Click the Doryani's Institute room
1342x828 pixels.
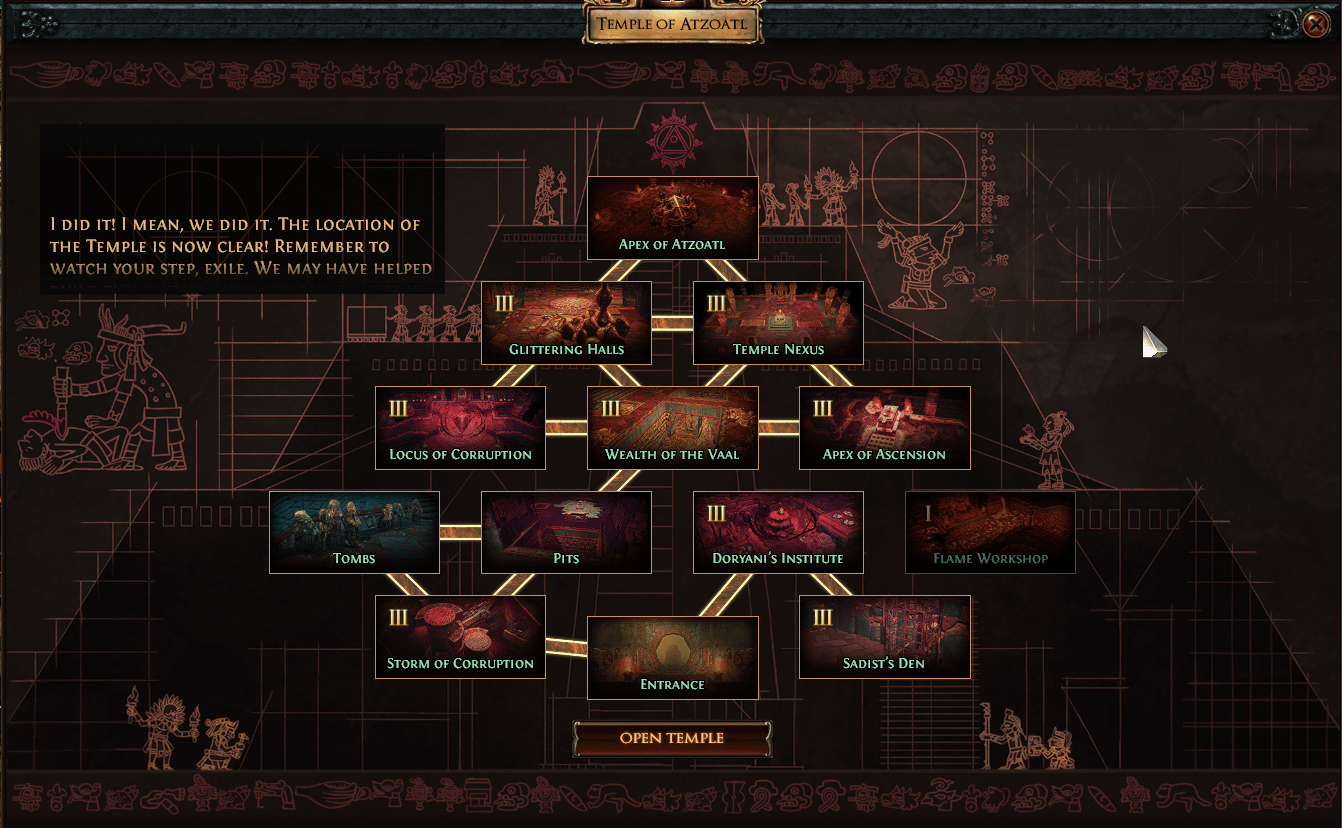(778, 532)
